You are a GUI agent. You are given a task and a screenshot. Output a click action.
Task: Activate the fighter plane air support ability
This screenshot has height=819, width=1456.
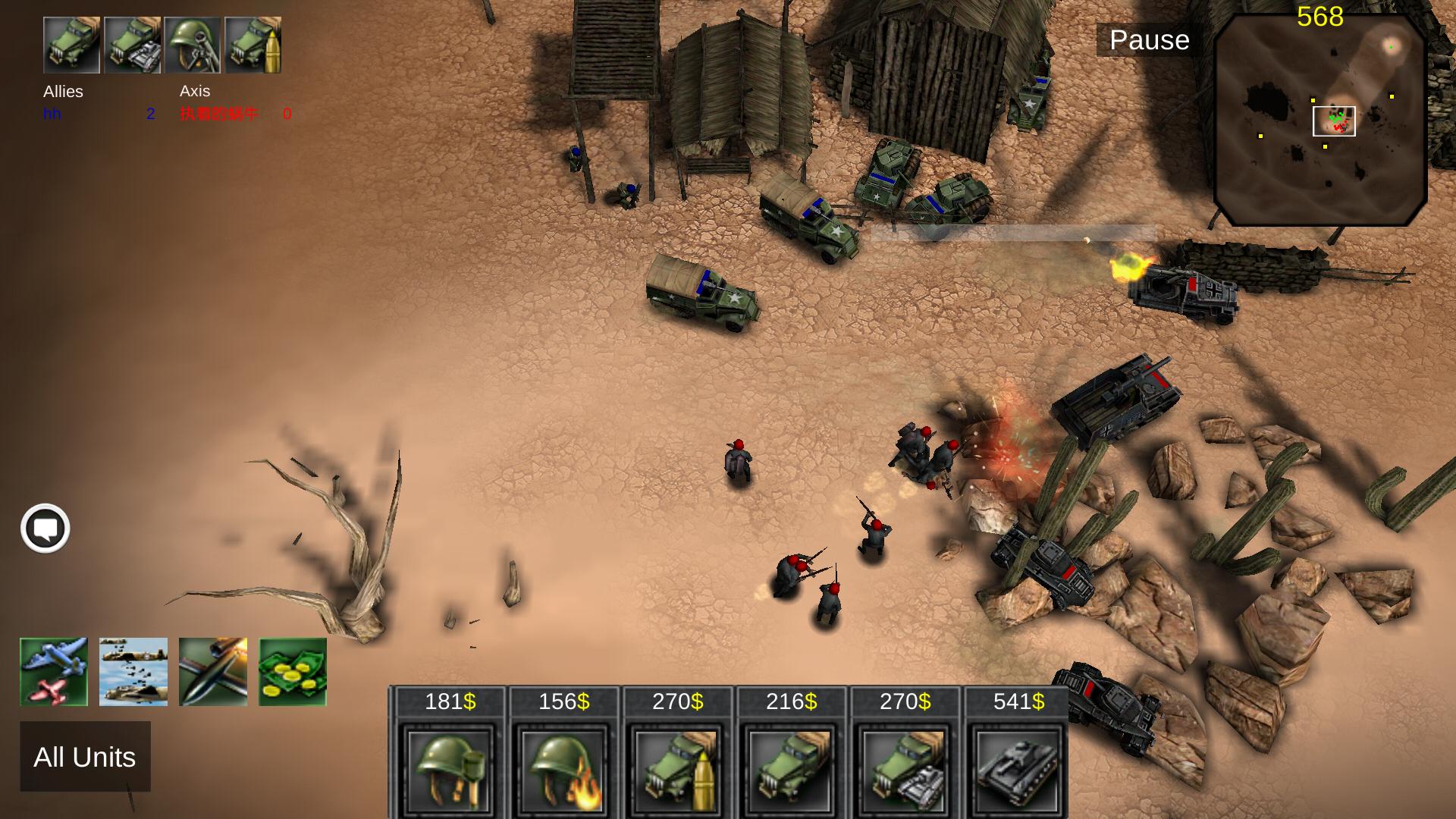pyautogui.click(x=54, y=672)
